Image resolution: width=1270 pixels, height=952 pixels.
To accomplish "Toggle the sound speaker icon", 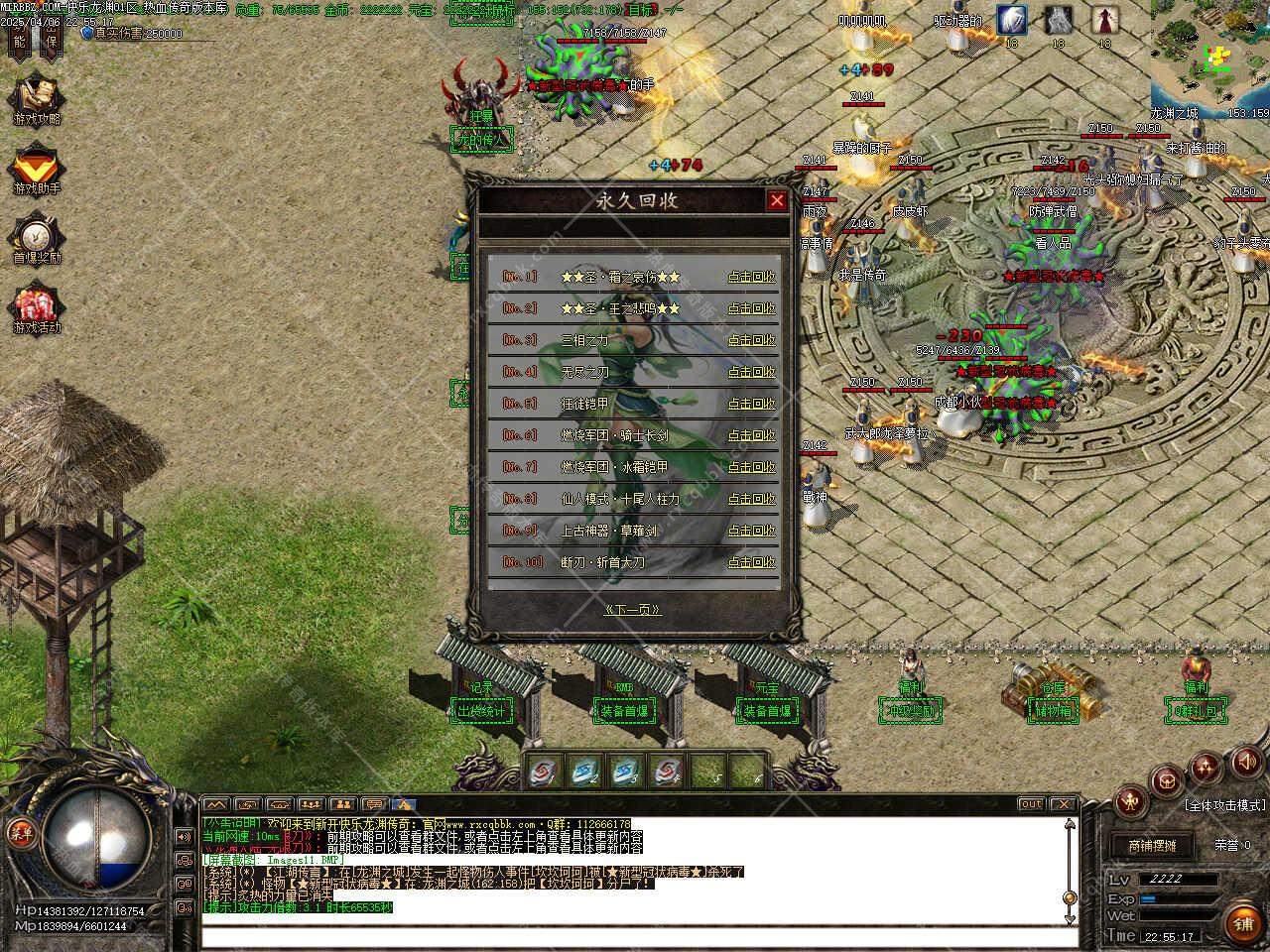I will (x=1244, y=762).
